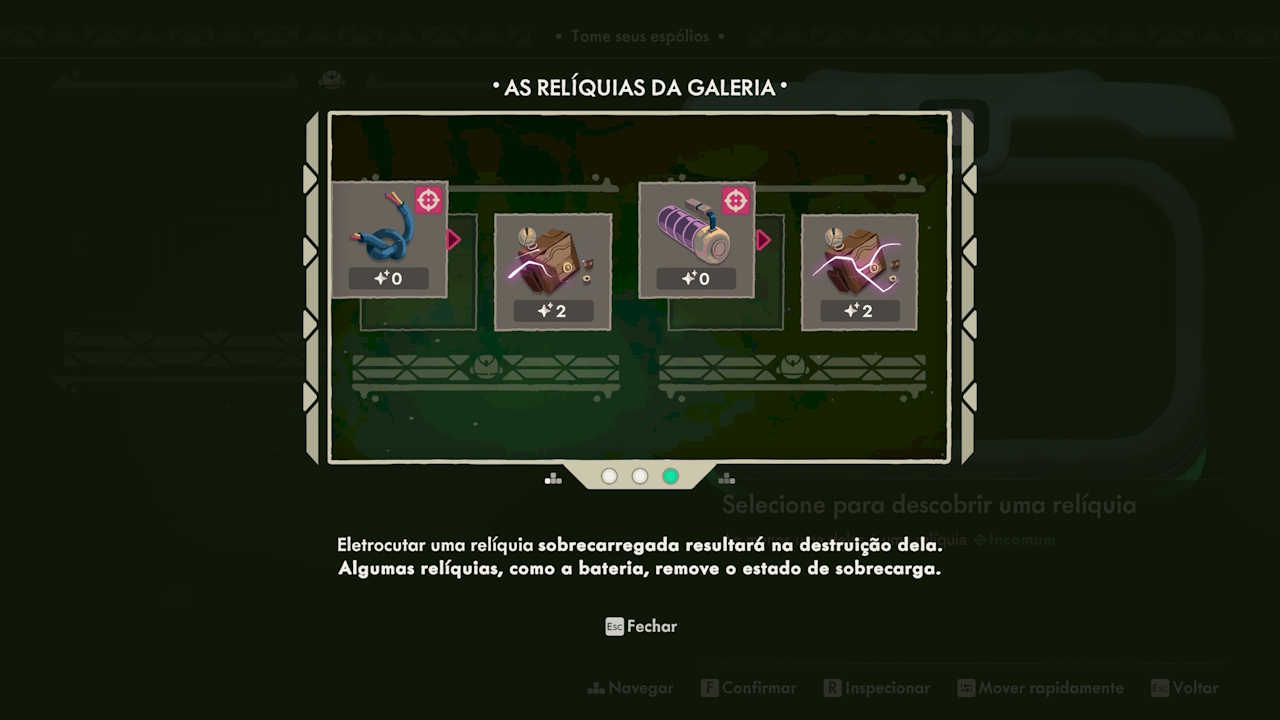Expand the pink arrow next to the cable relic

(x=455, y=240)
